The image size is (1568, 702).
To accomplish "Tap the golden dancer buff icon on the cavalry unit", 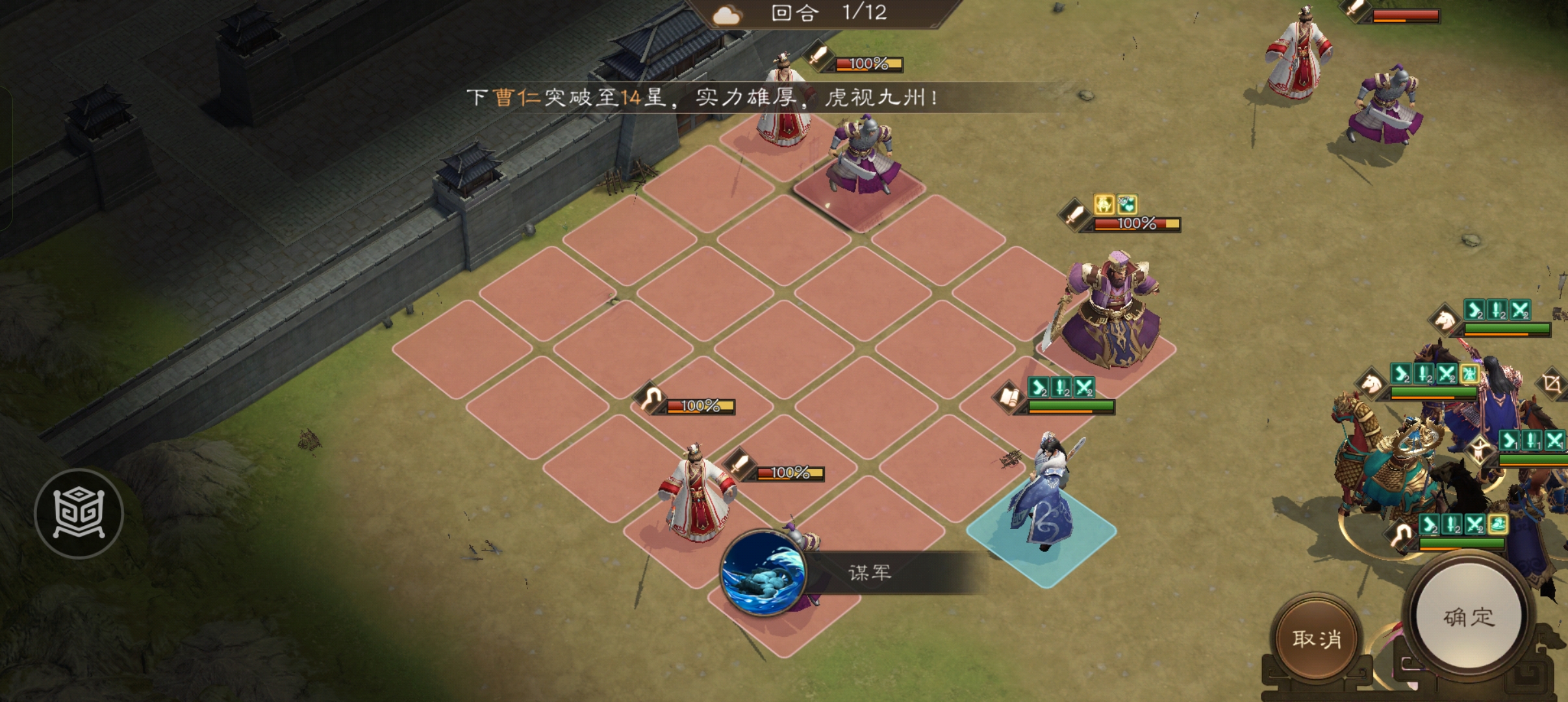I will pos(1469,374).
